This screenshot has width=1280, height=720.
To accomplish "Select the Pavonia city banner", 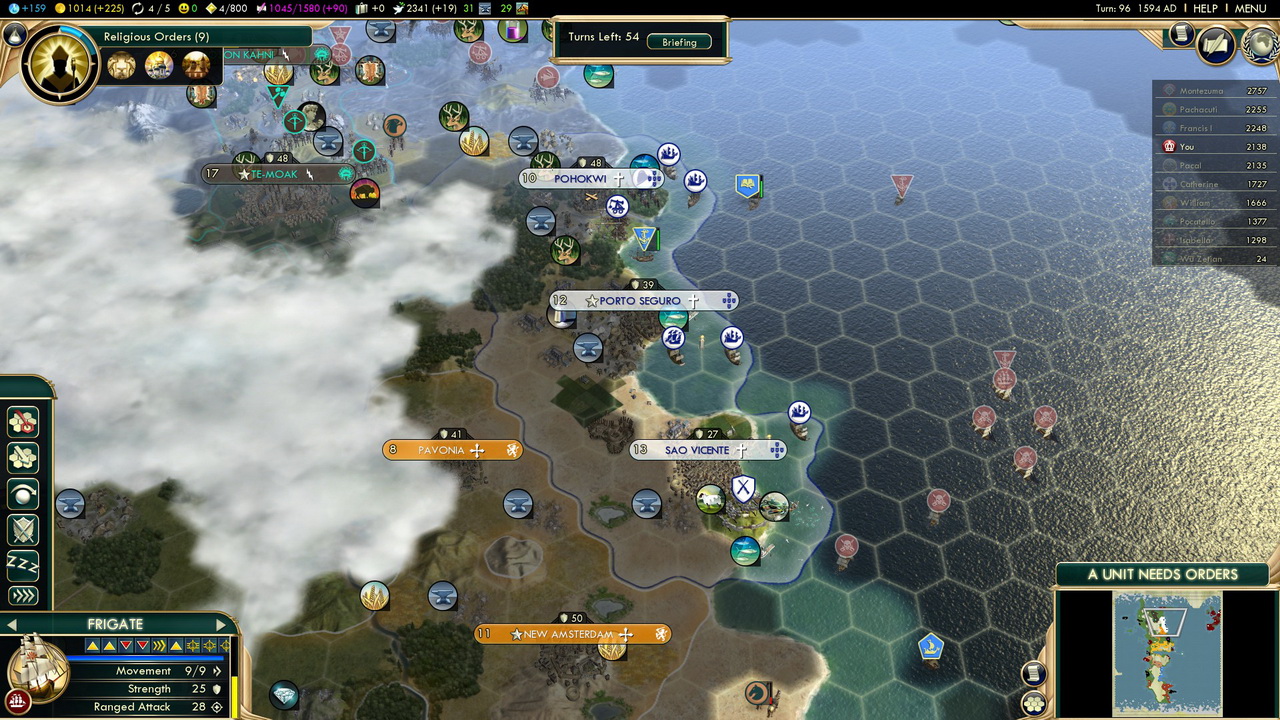I will (441, 450).
